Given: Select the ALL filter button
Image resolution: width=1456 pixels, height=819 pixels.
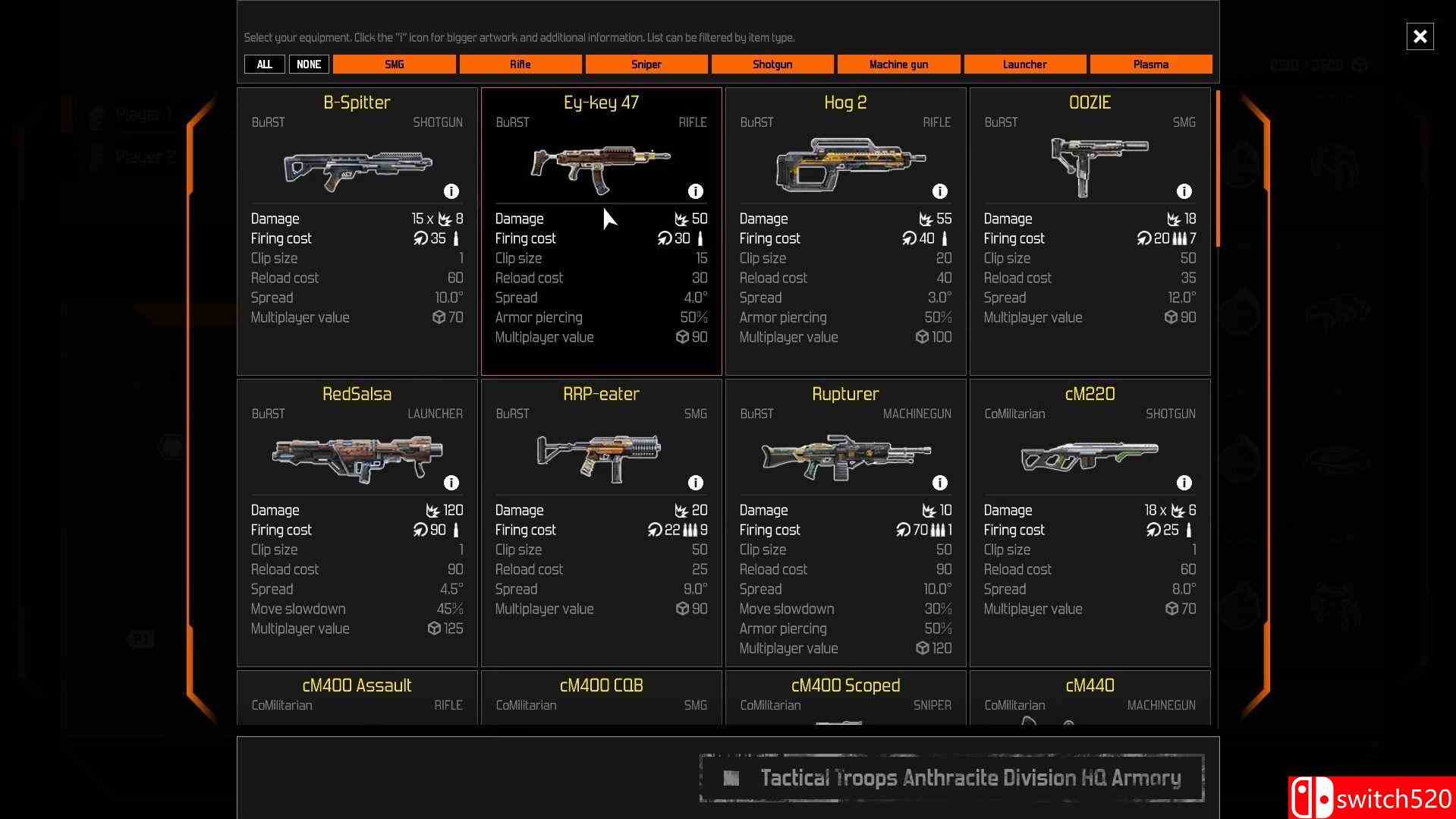Looking at the screenshot, I should pos(264,65).
